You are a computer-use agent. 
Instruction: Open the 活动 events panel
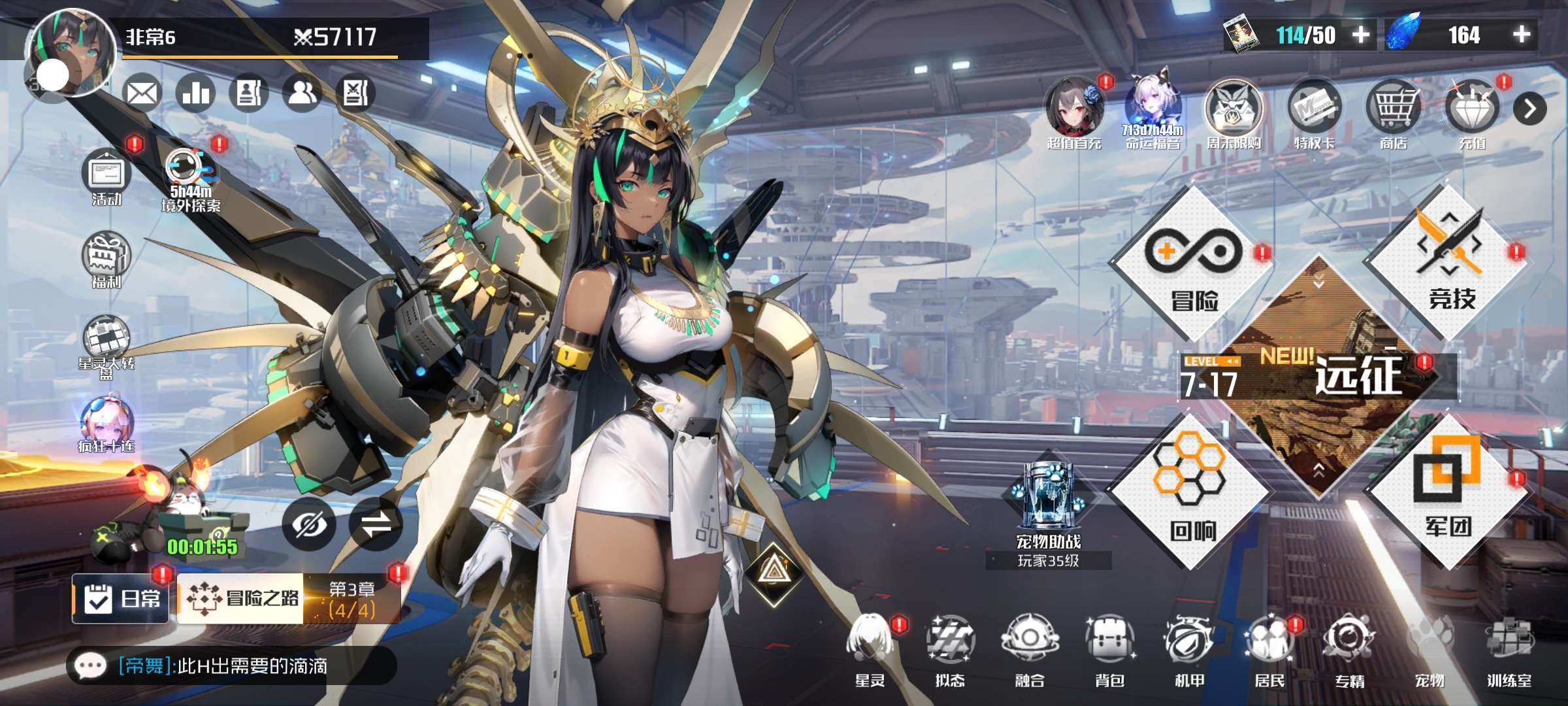(106, 176)
